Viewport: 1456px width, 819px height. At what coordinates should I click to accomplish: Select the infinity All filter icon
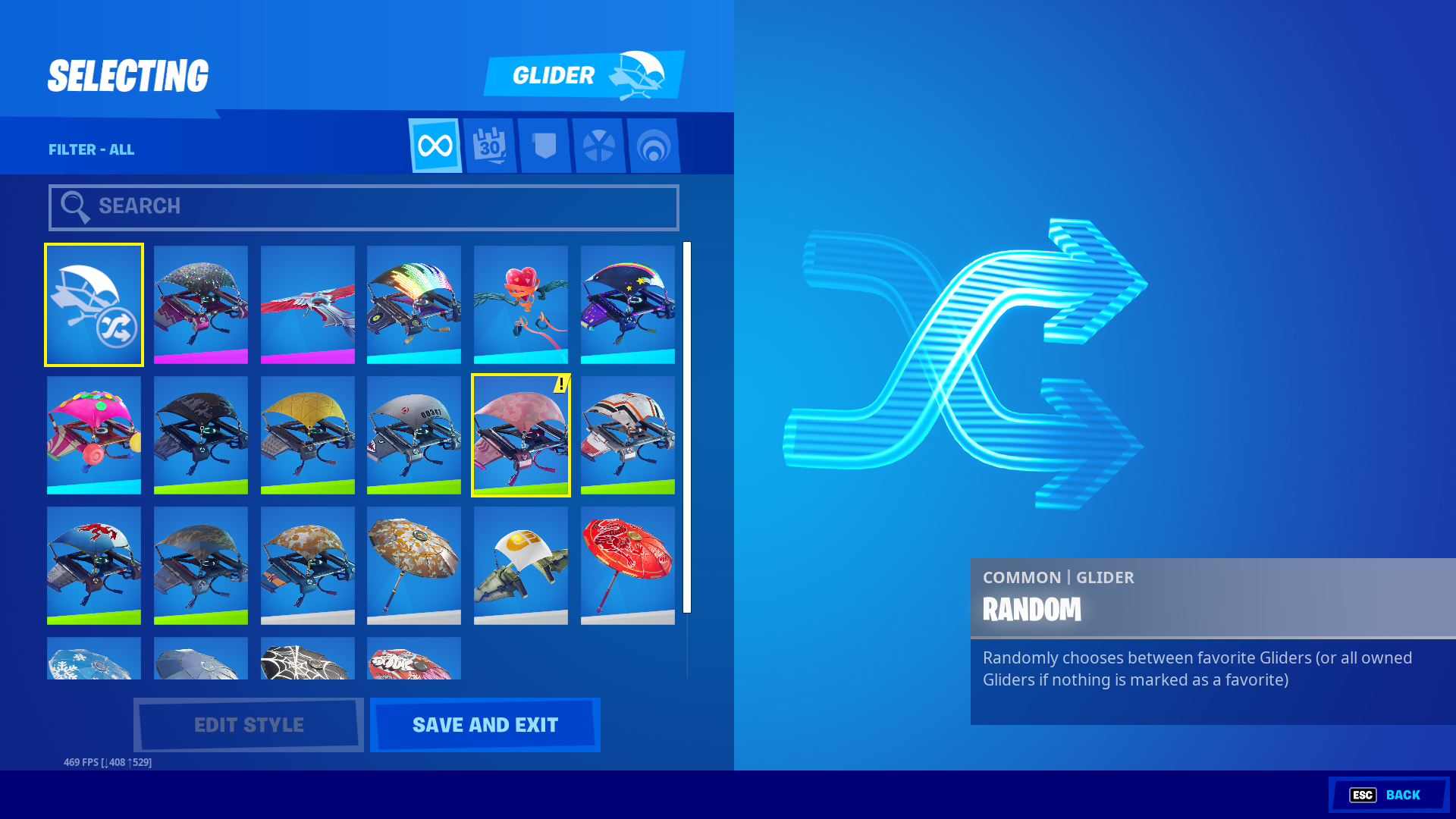click(435, 146)
